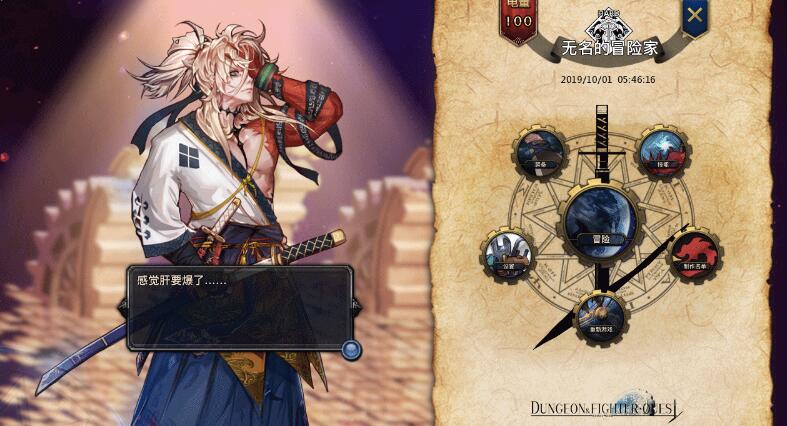The width and height of the screenshot is (787, 426).
Task: Open the 技能 (Skills) gear icon
Action: pyautogui.click(x=663, y=151)
